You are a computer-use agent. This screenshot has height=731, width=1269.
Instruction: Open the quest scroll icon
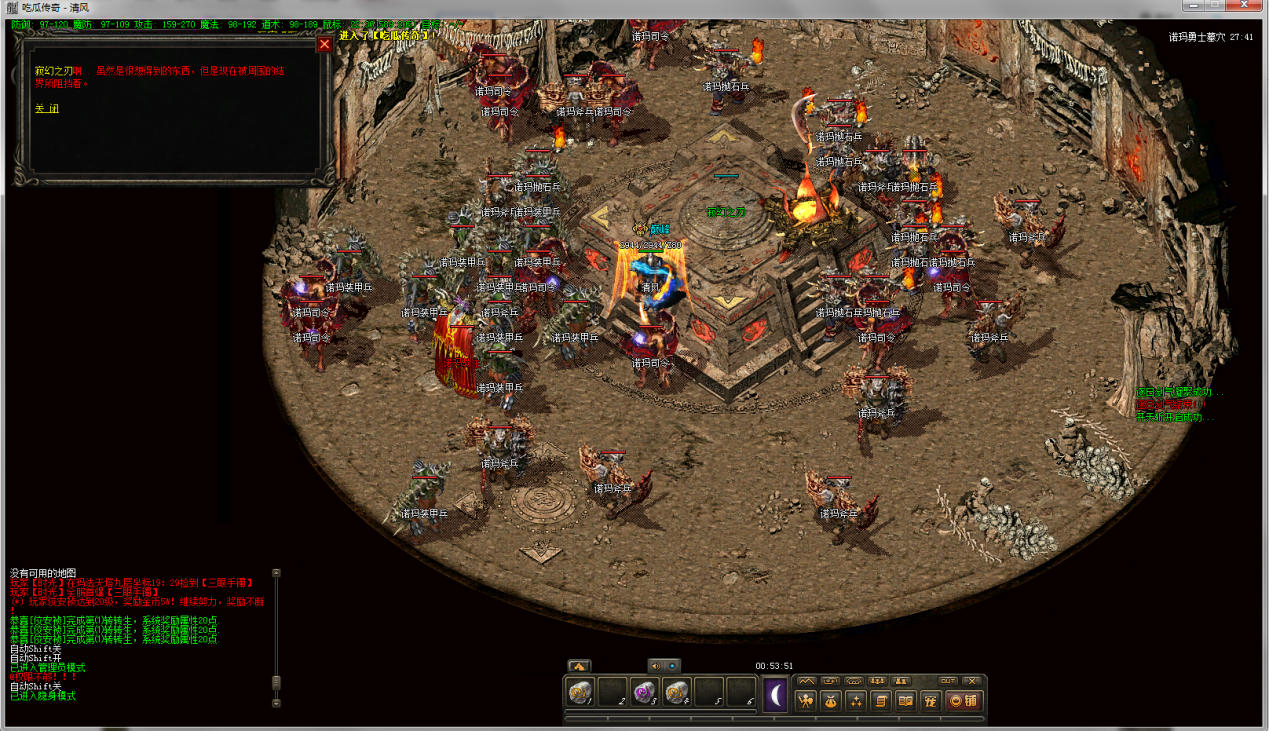(881, 701)
